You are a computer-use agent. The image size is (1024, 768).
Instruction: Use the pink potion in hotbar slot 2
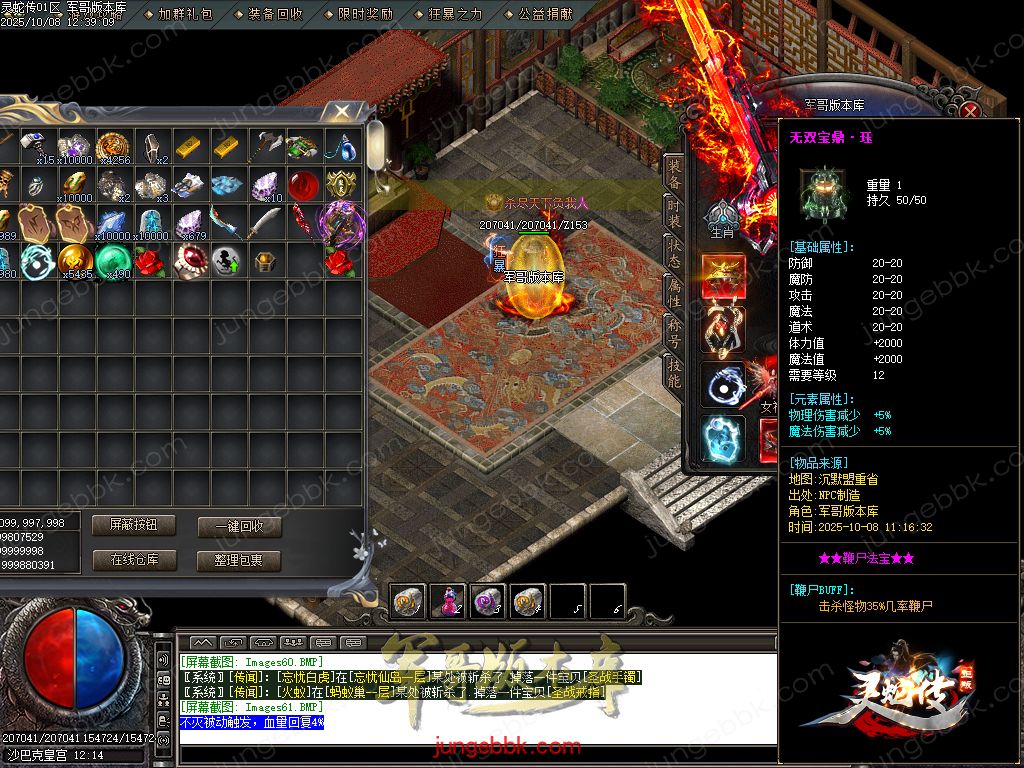447,600
